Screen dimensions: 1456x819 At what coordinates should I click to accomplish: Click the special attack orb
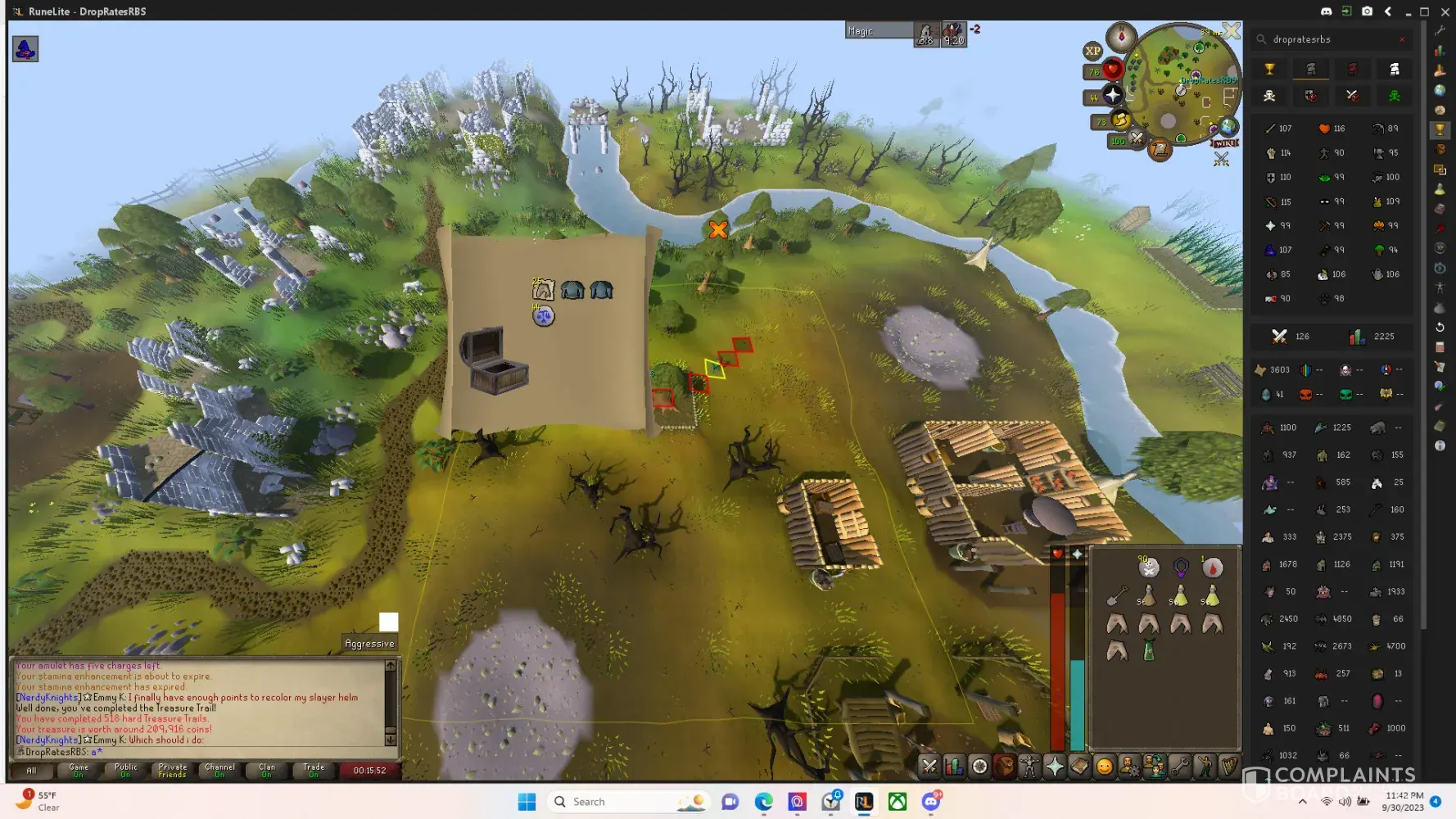tap(1136, 139)
